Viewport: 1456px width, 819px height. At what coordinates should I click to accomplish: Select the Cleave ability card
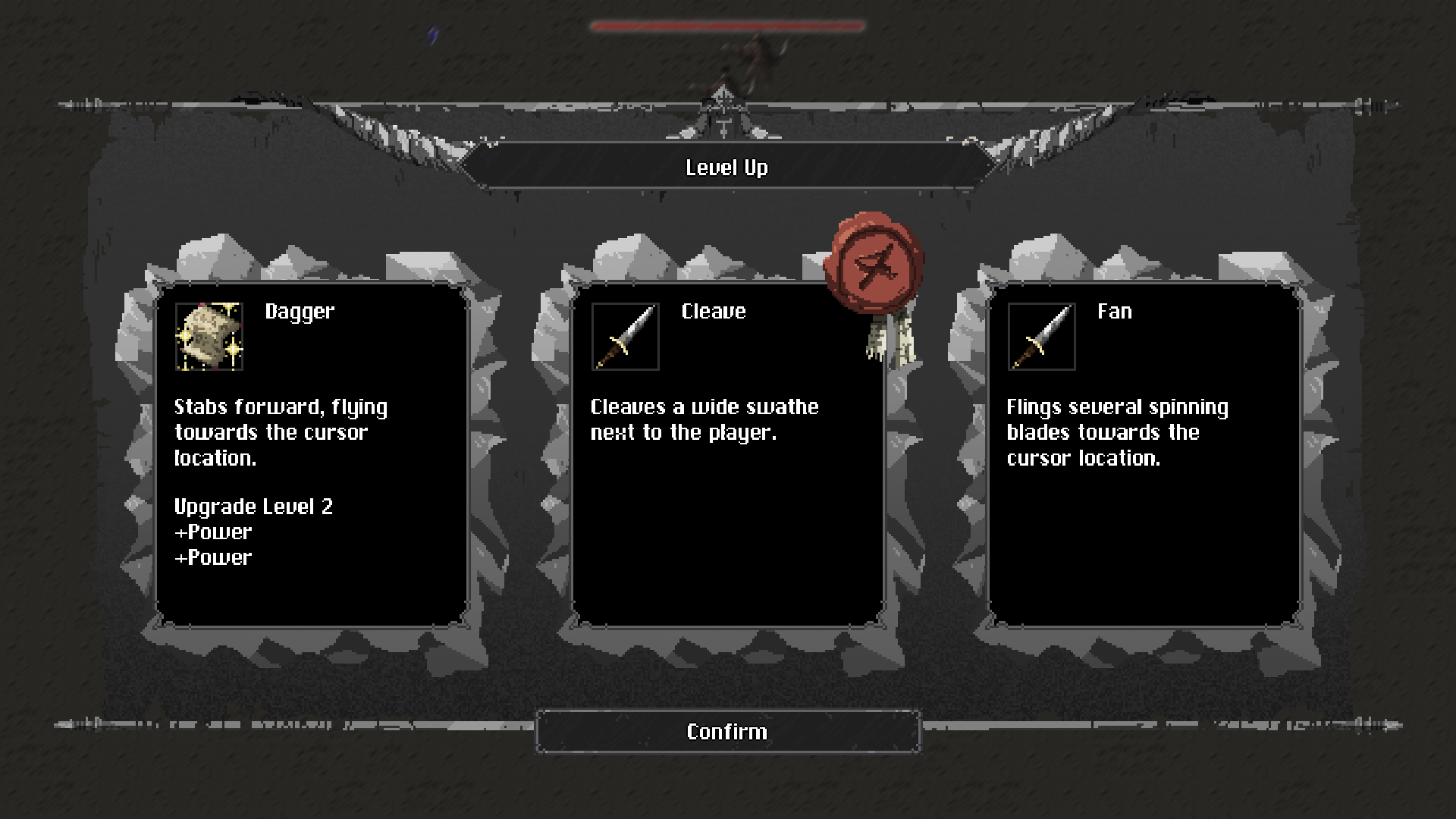(727, 455)
